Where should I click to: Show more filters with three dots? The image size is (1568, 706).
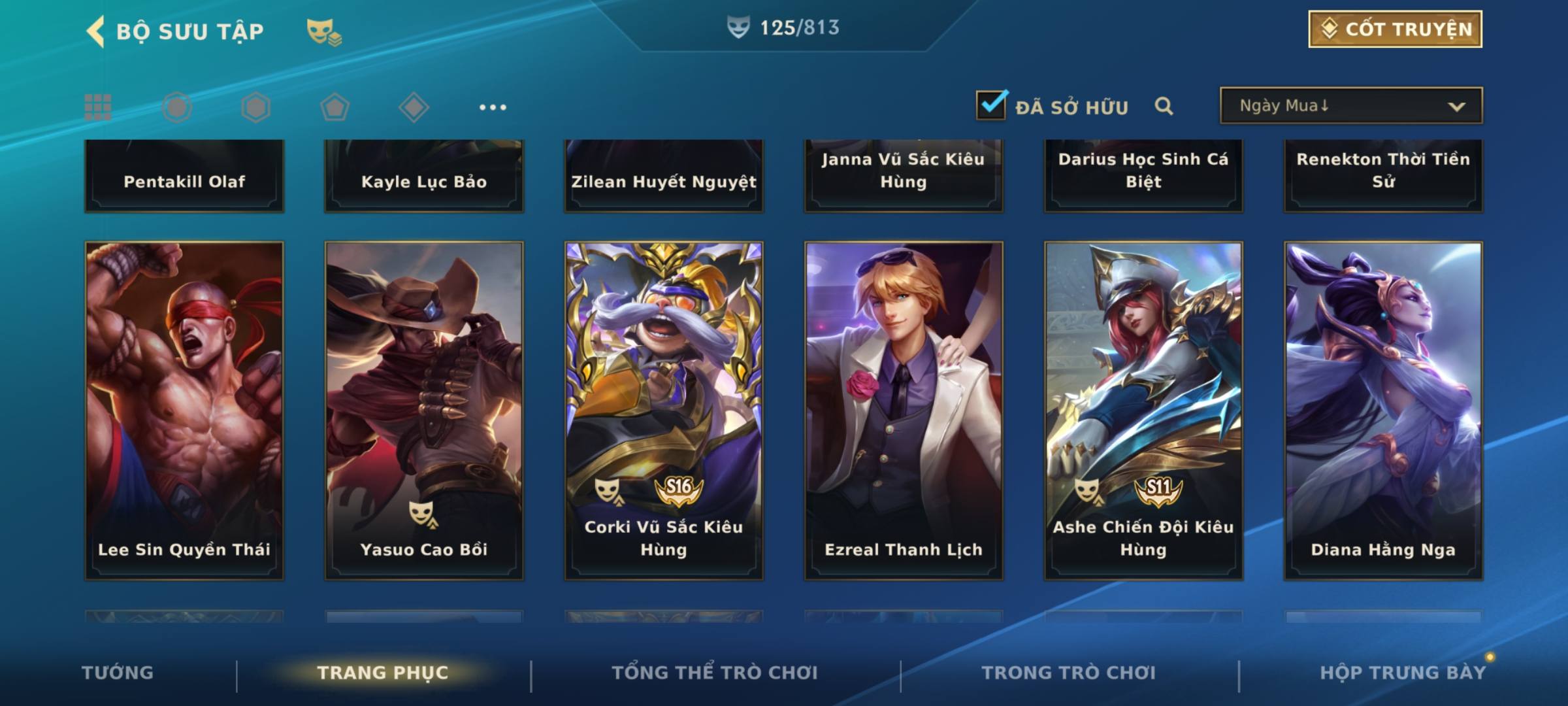point(493,107)
